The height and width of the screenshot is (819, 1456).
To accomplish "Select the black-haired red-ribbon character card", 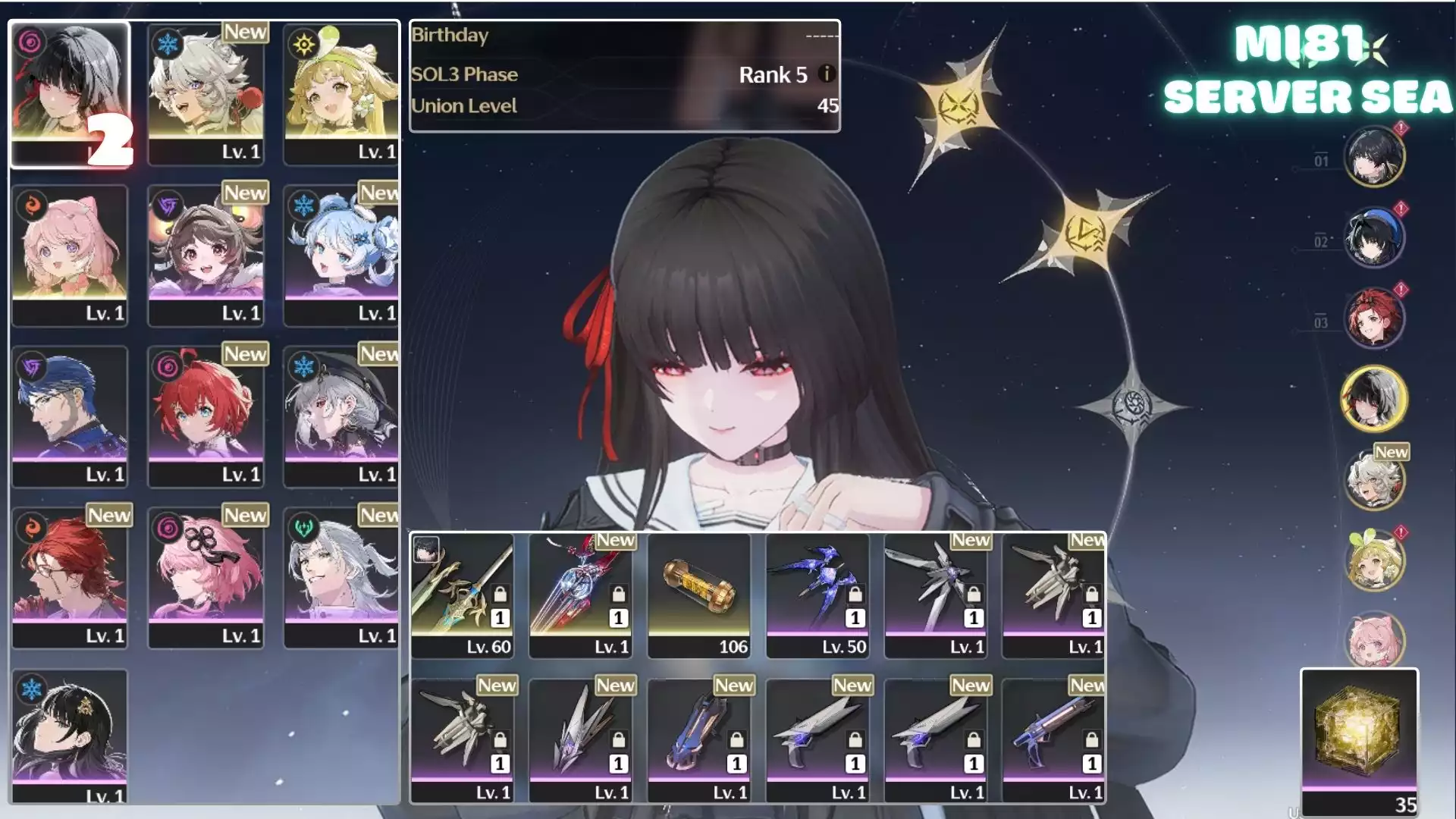I will [x=70, y=94].
